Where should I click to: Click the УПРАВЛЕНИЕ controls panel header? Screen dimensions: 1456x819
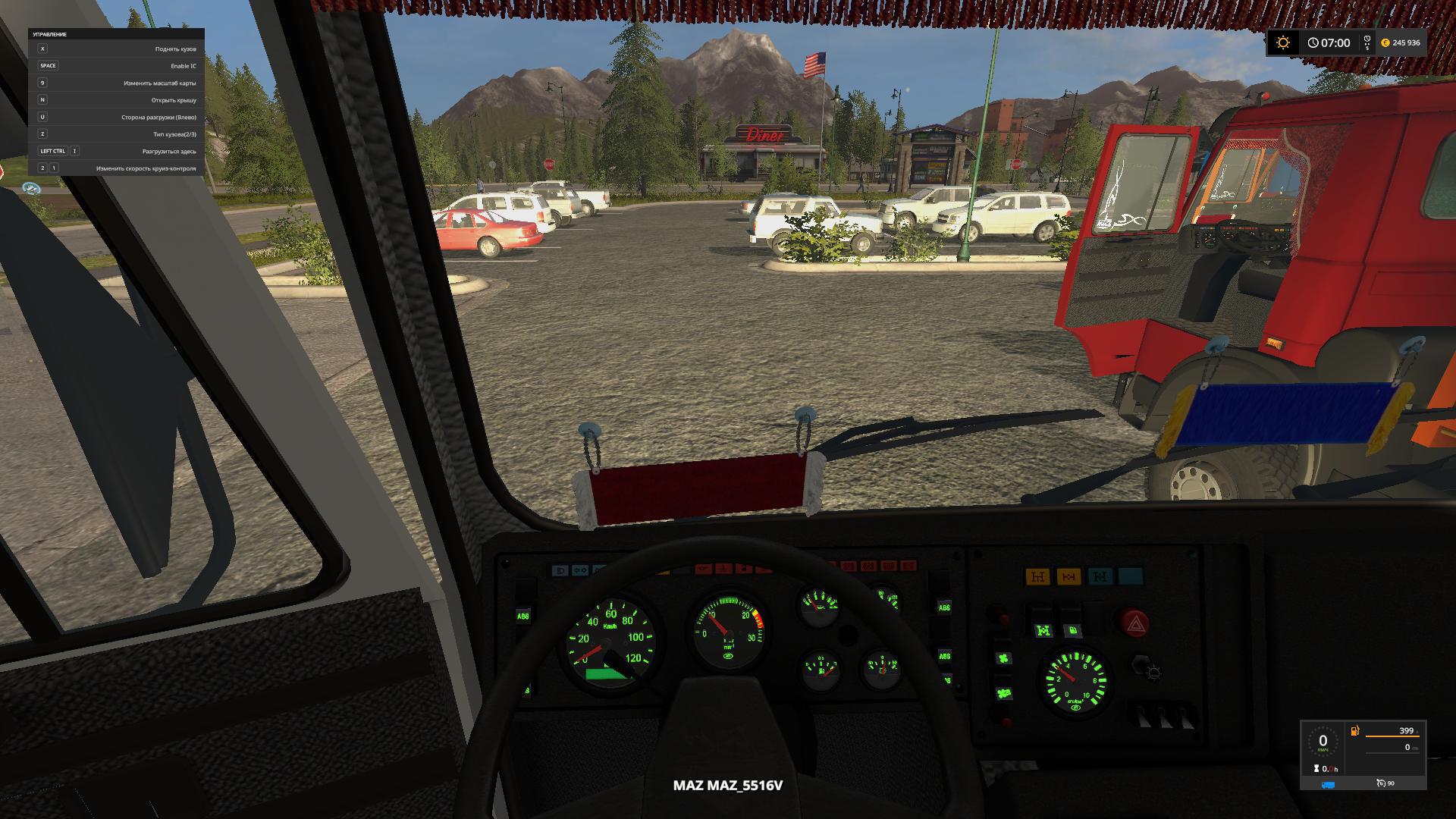(50, 35)
